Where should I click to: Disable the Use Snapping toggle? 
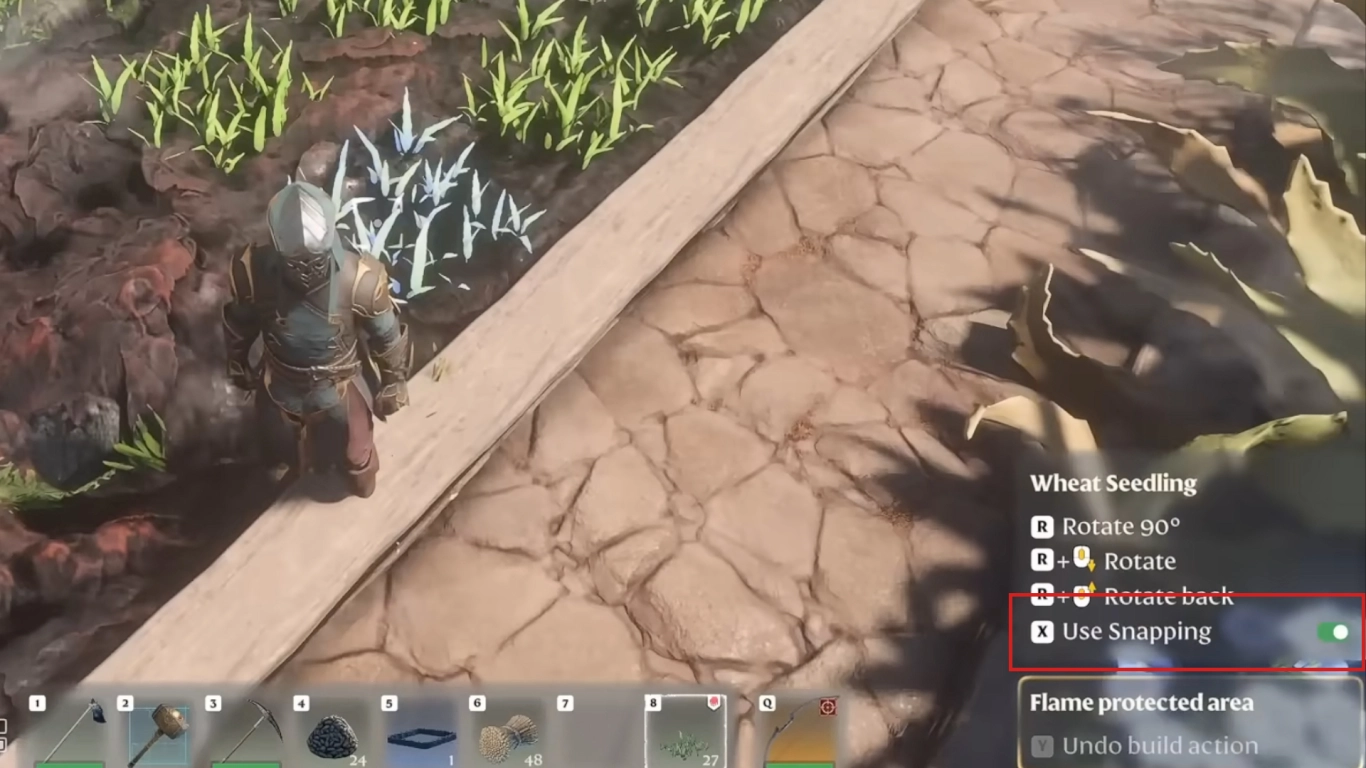1332,631
